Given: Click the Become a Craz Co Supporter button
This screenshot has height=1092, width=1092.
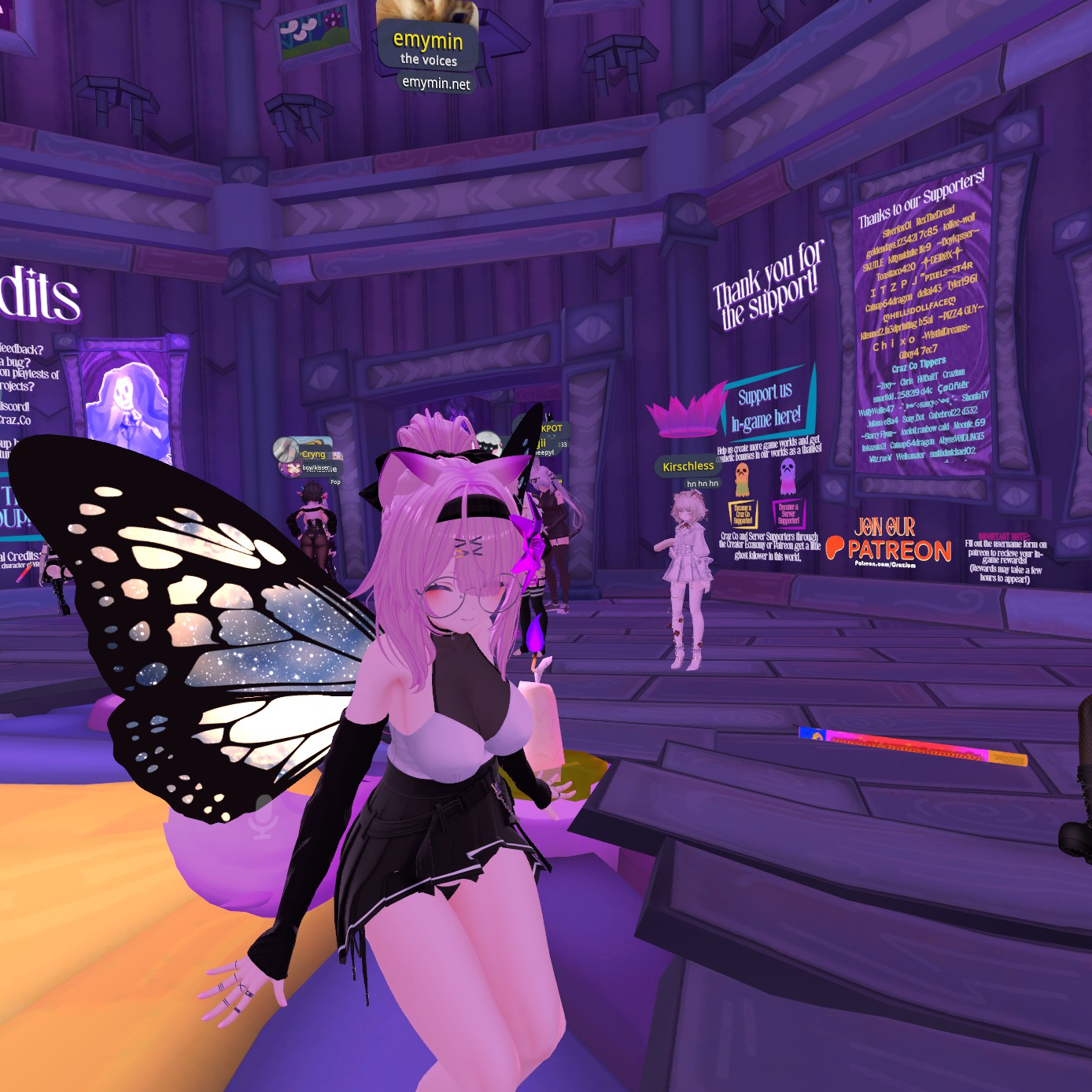Looking at the screenshot, I should point(742,515).
